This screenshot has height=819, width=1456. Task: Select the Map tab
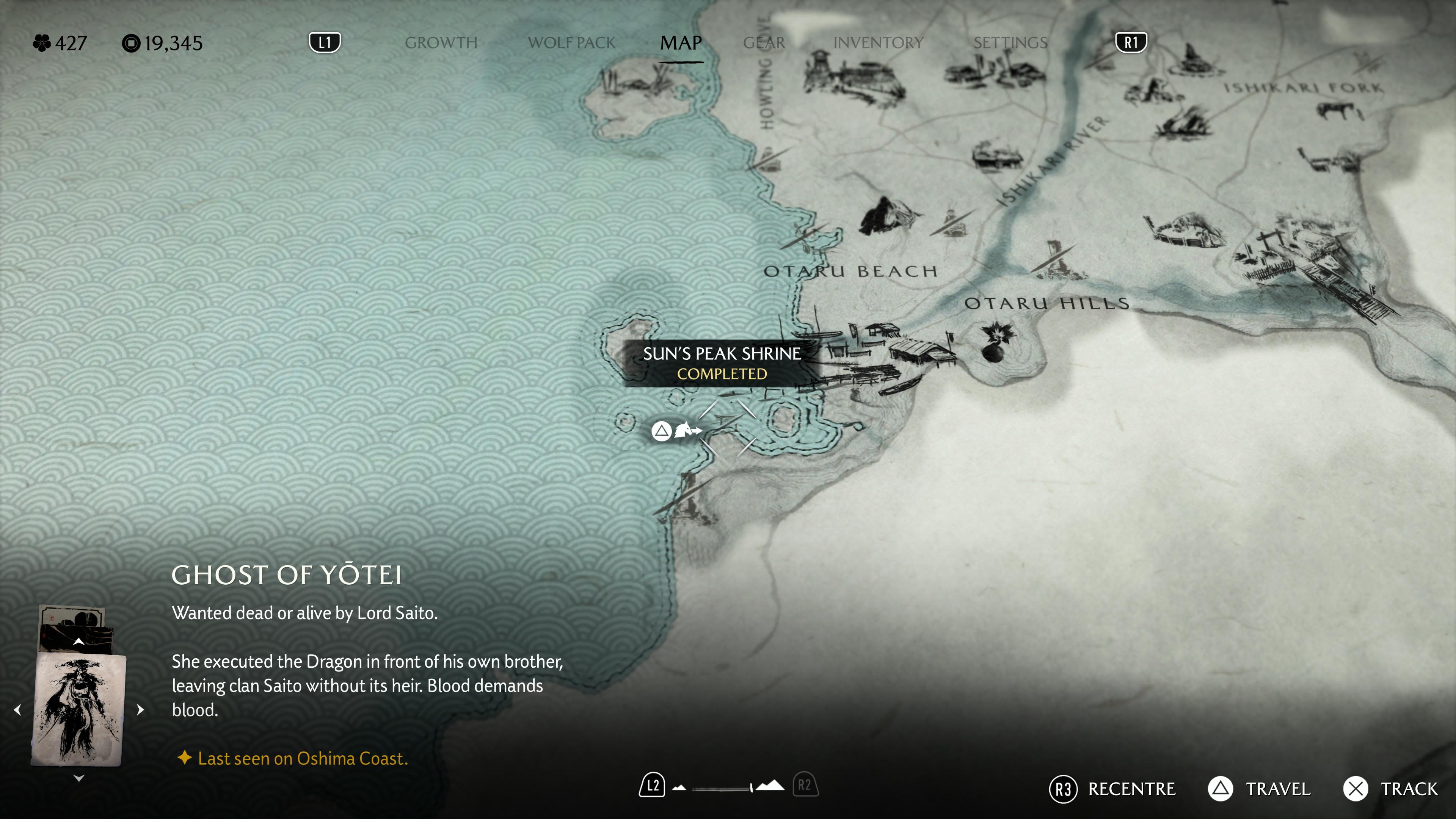(x=681, y=43)
